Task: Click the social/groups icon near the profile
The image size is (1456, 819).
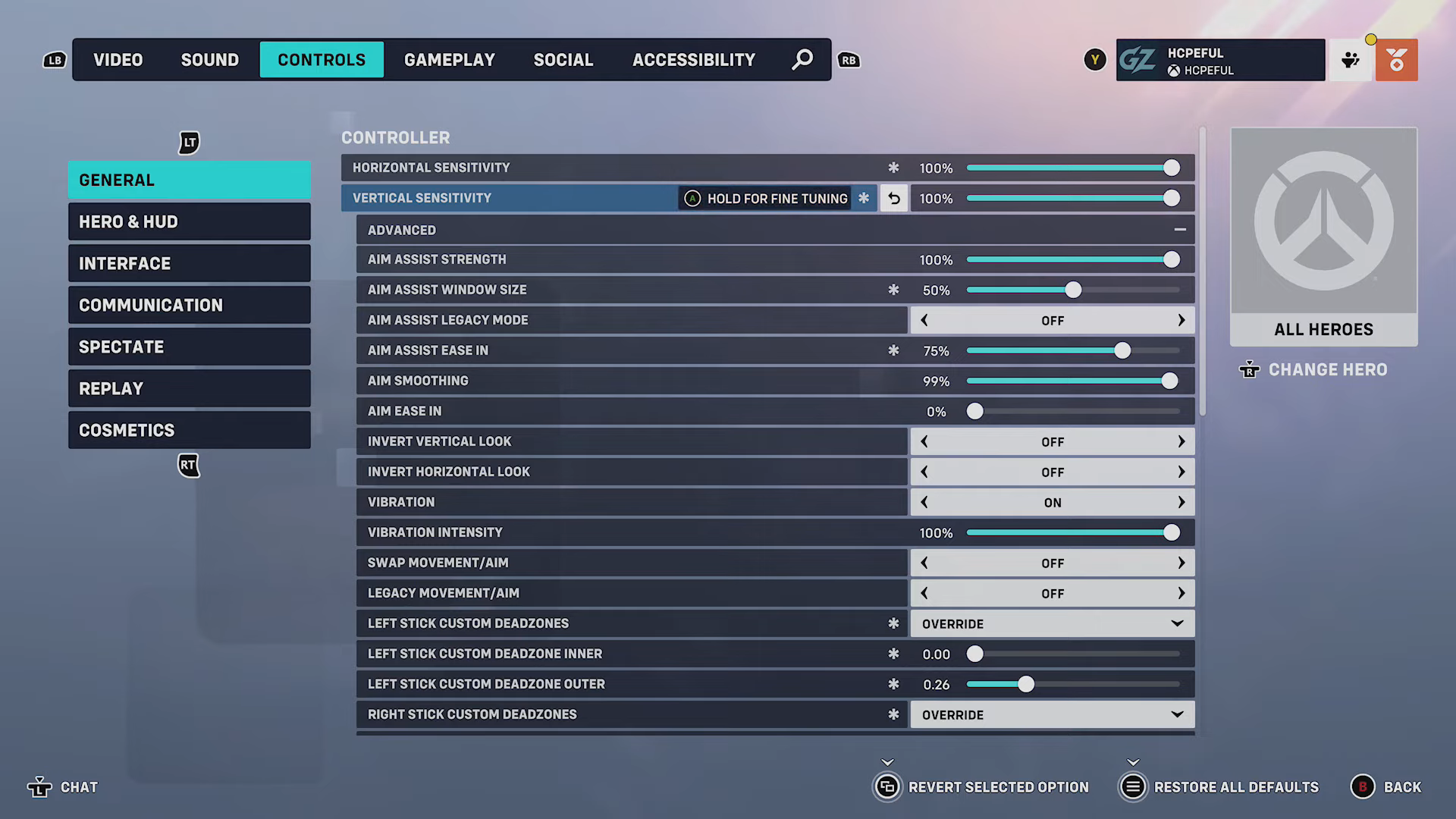Action: pos(1351,59)
